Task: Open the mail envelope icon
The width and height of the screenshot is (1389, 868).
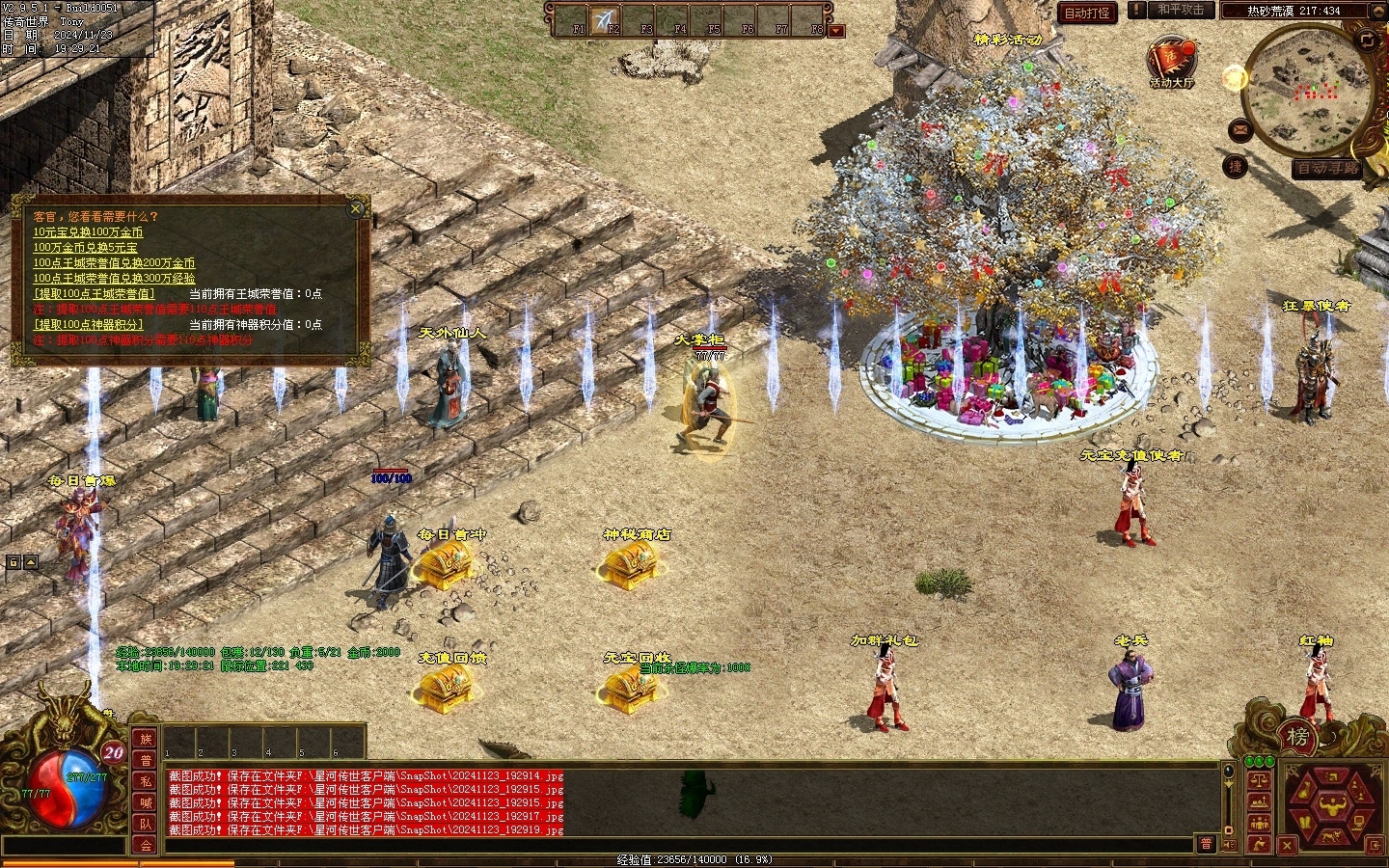Action: point(1240,129)
